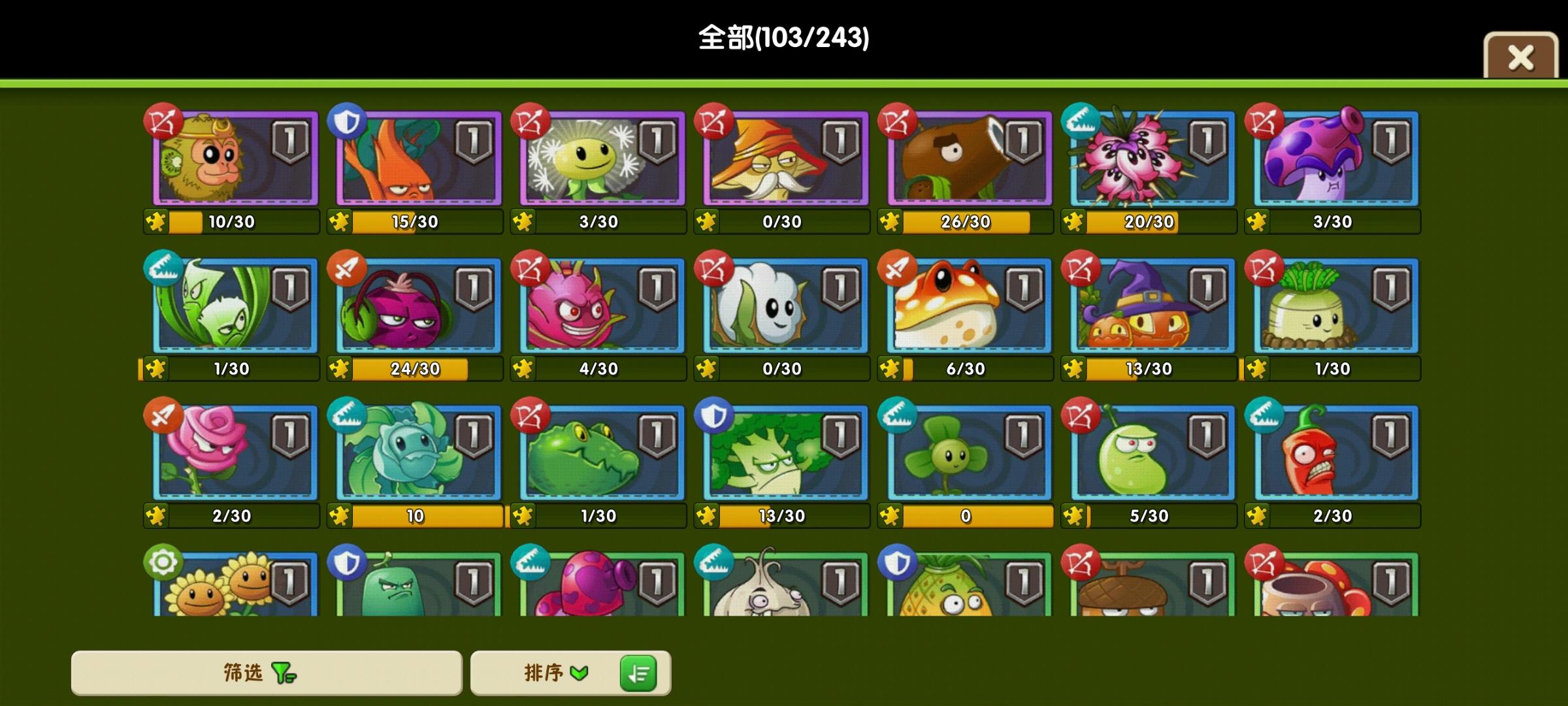Tap the puzzle piece icon under the Dandelion card
The width and height of the screenshot is (1568, 706).
tap(523, 222)
